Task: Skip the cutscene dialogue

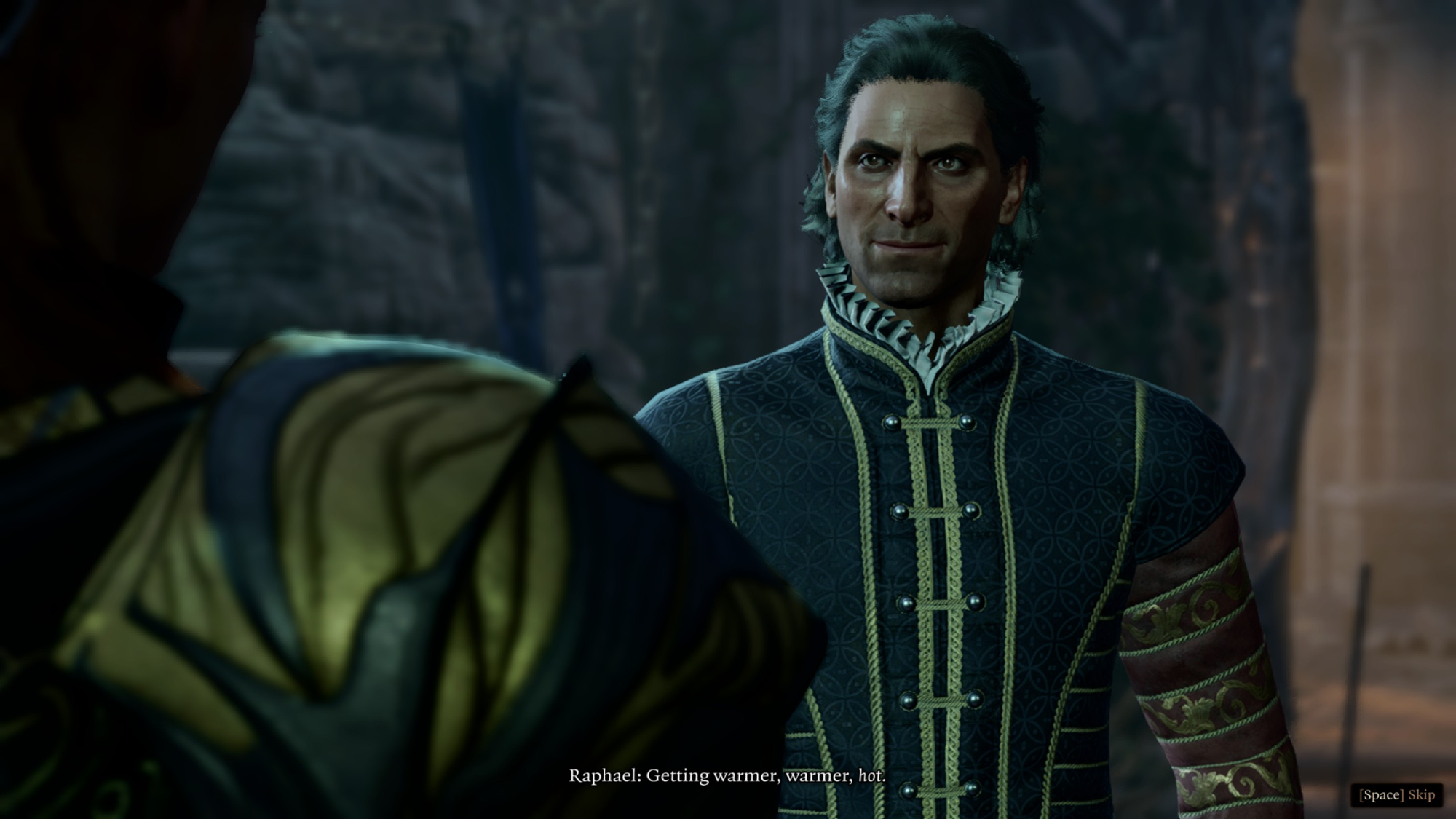Action: [x=1396, y=794]
